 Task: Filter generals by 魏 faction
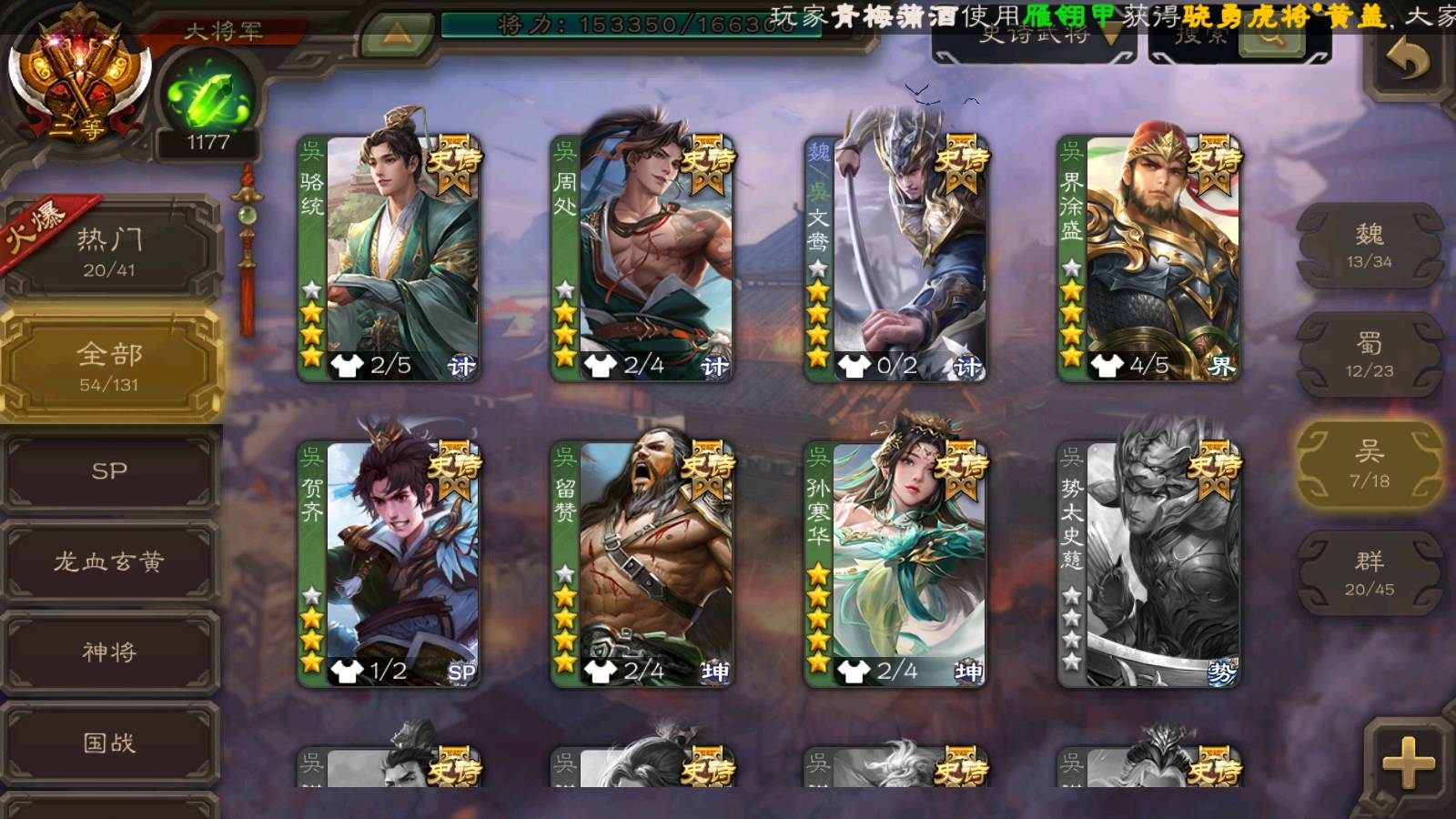[x=1369, y=246]
